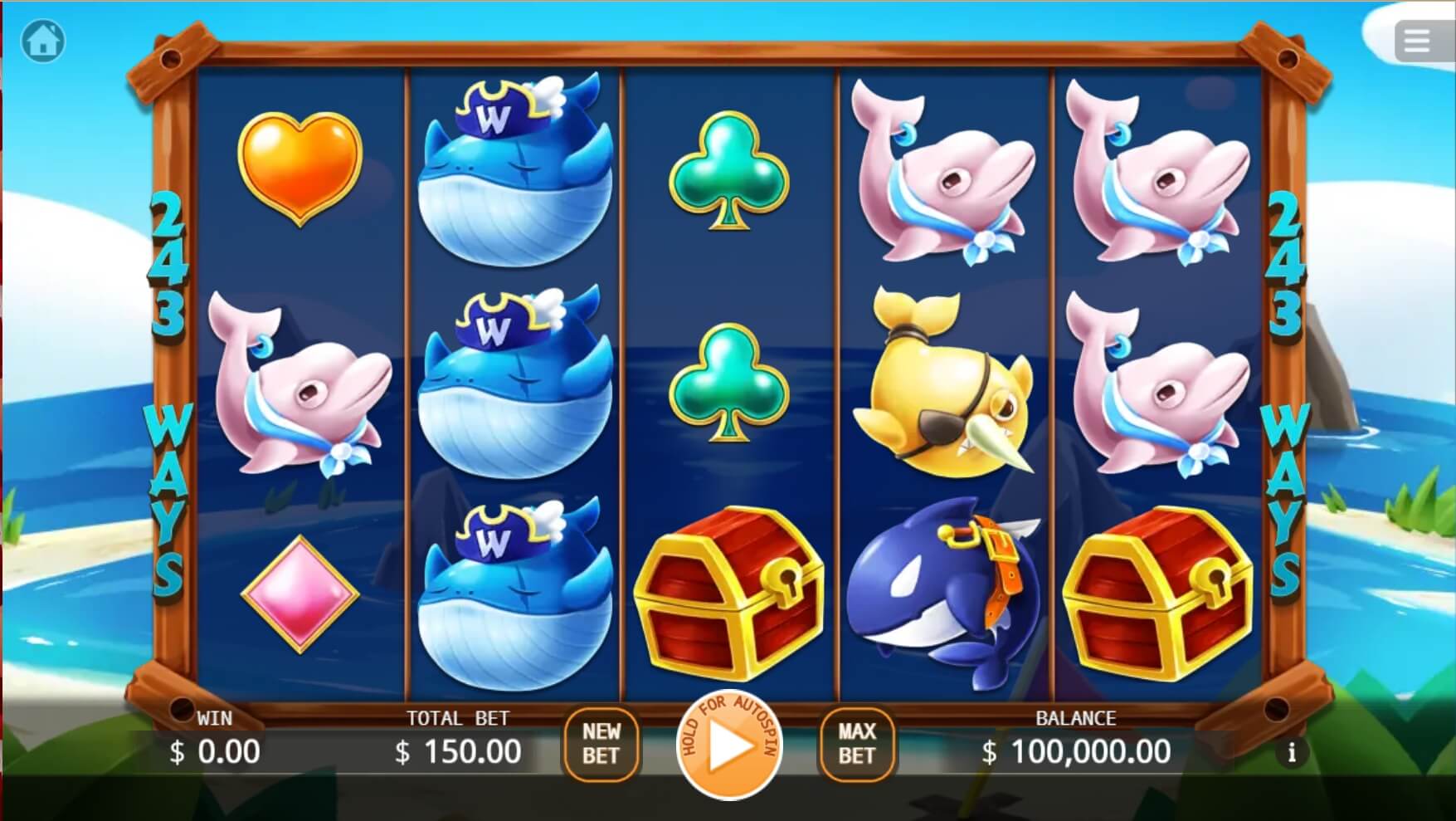
Task: Click the TOTAL BET amount field
Action: [456, 751]
